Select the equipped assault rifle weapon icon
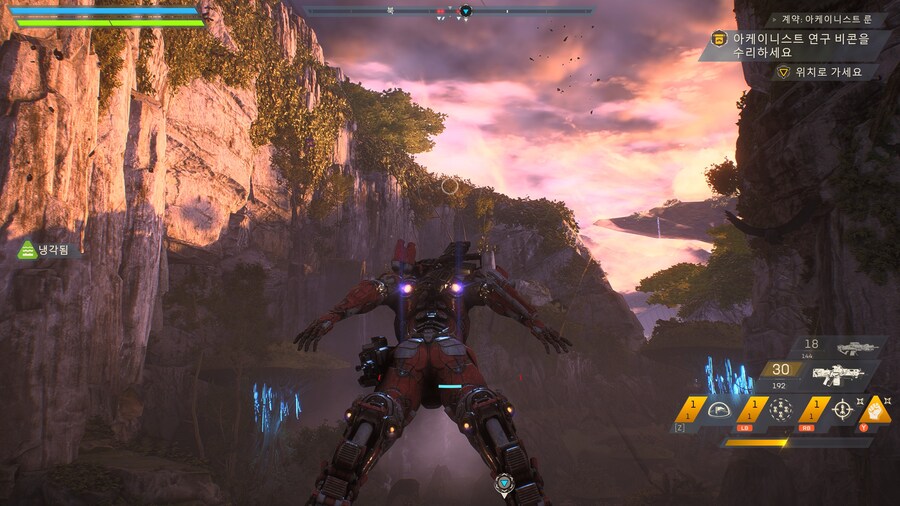This screenshot has width=900, height=506. tap(837, 375)
